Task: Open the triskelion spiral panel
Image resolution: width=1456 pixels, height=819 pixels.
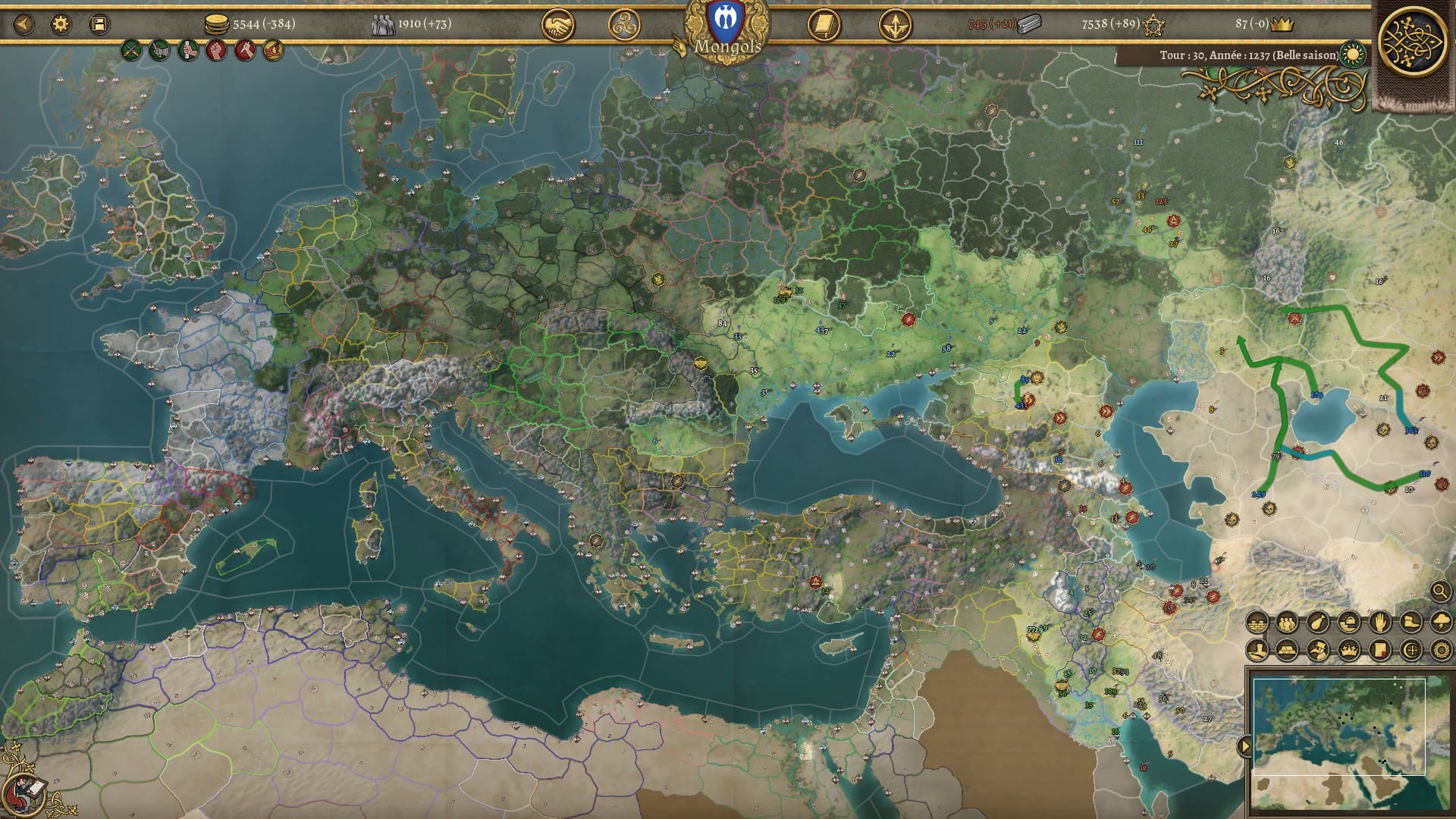Action: pos(624,26)
